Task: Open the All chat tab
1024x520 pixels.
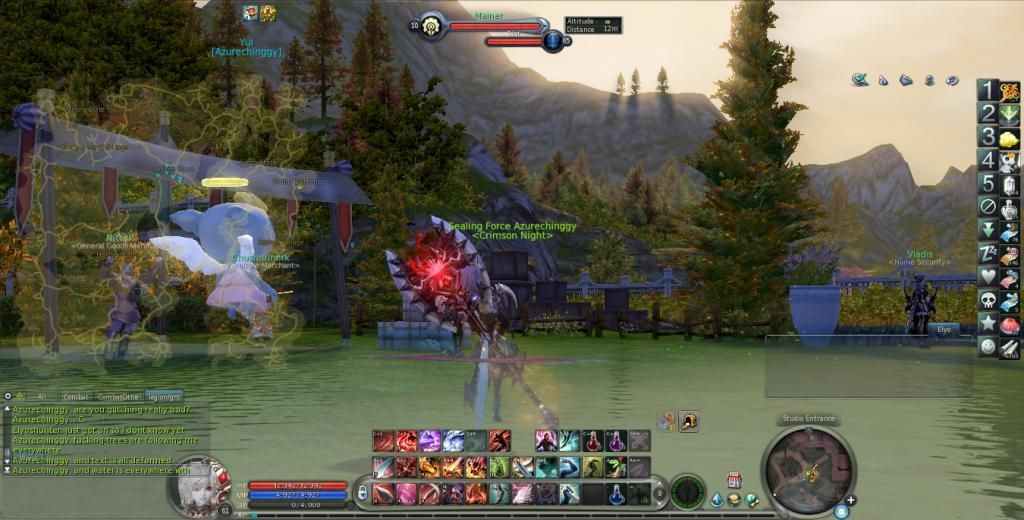Action: (41, 396)
